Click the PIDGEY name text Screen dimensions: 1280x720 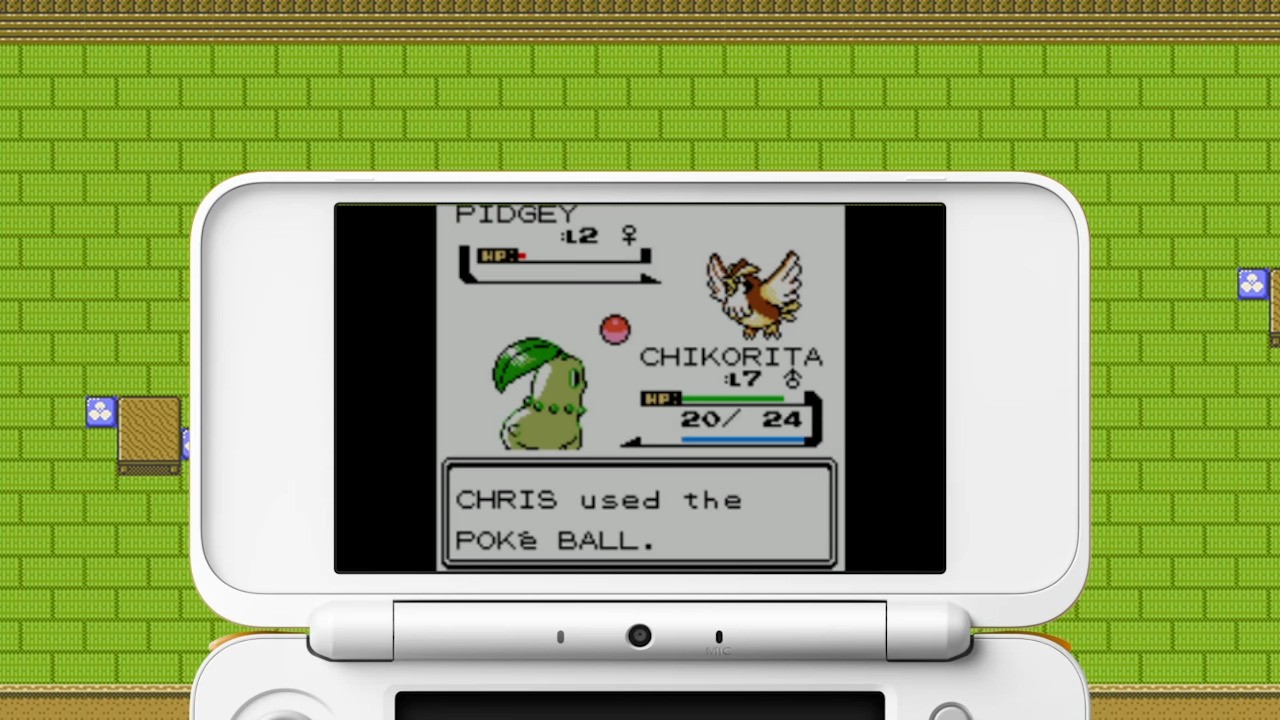tap(515, 213)
